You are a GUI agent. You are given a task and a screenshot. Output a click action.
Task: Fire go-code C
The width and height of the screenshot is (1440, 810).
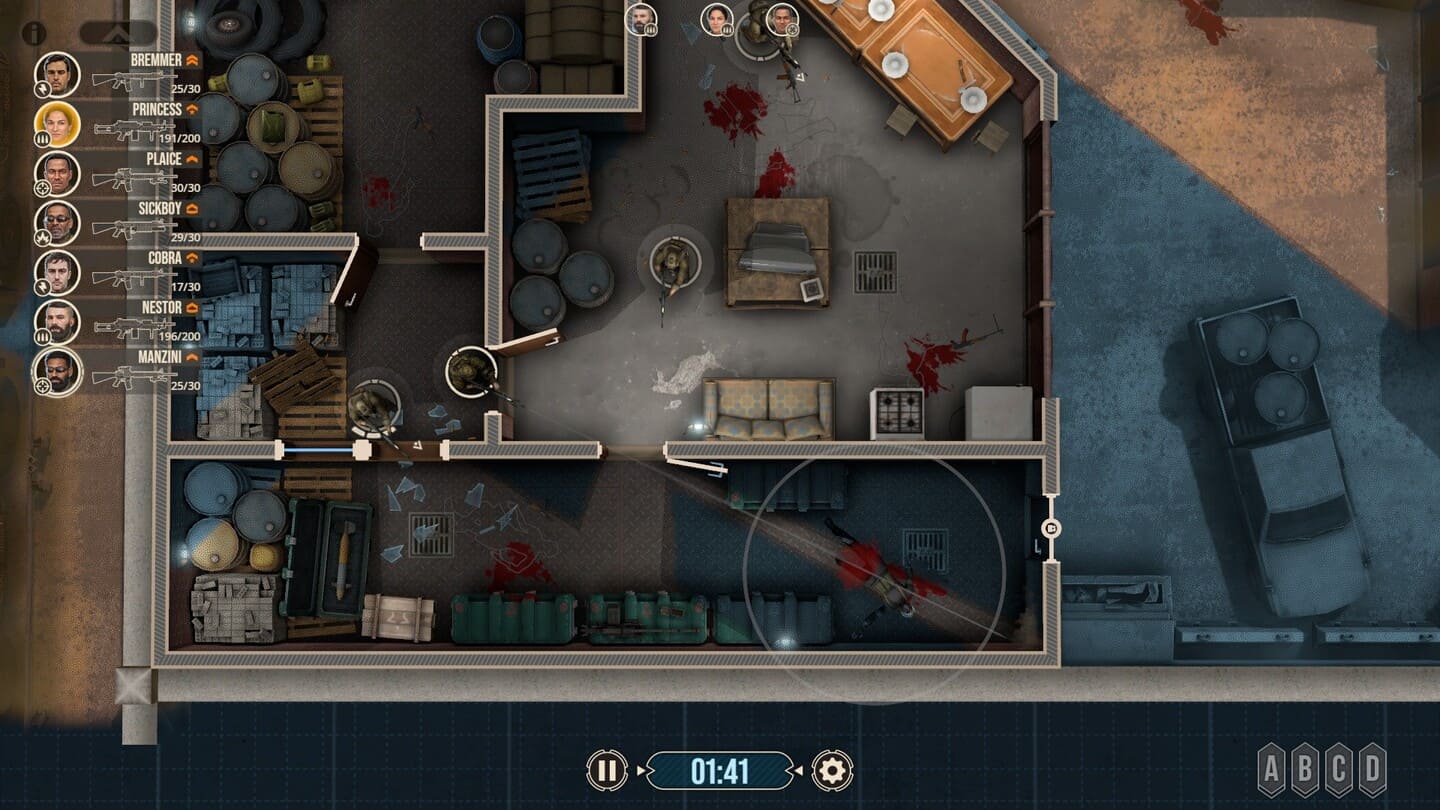pyautogui.click(x=1339, y=770)
